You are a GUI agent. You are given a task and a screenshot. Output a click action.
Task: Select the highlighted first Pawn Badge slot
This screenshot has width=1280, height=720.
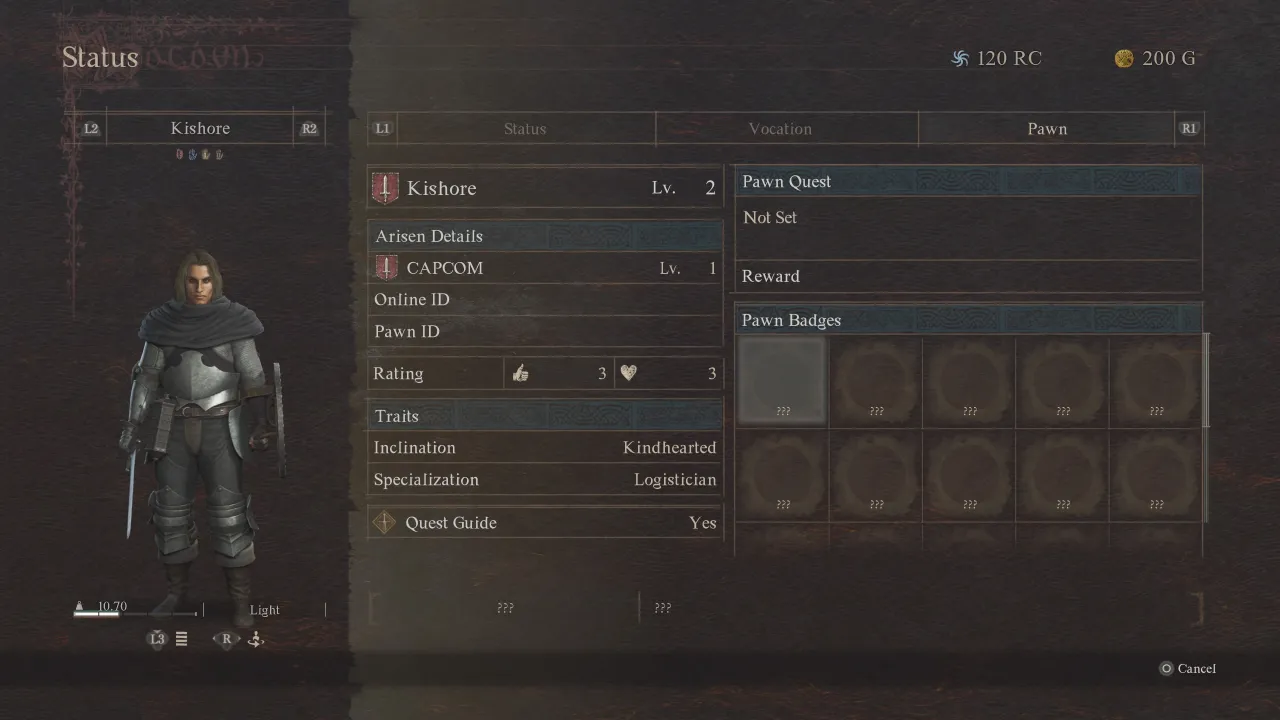click(x=781, y=382)
